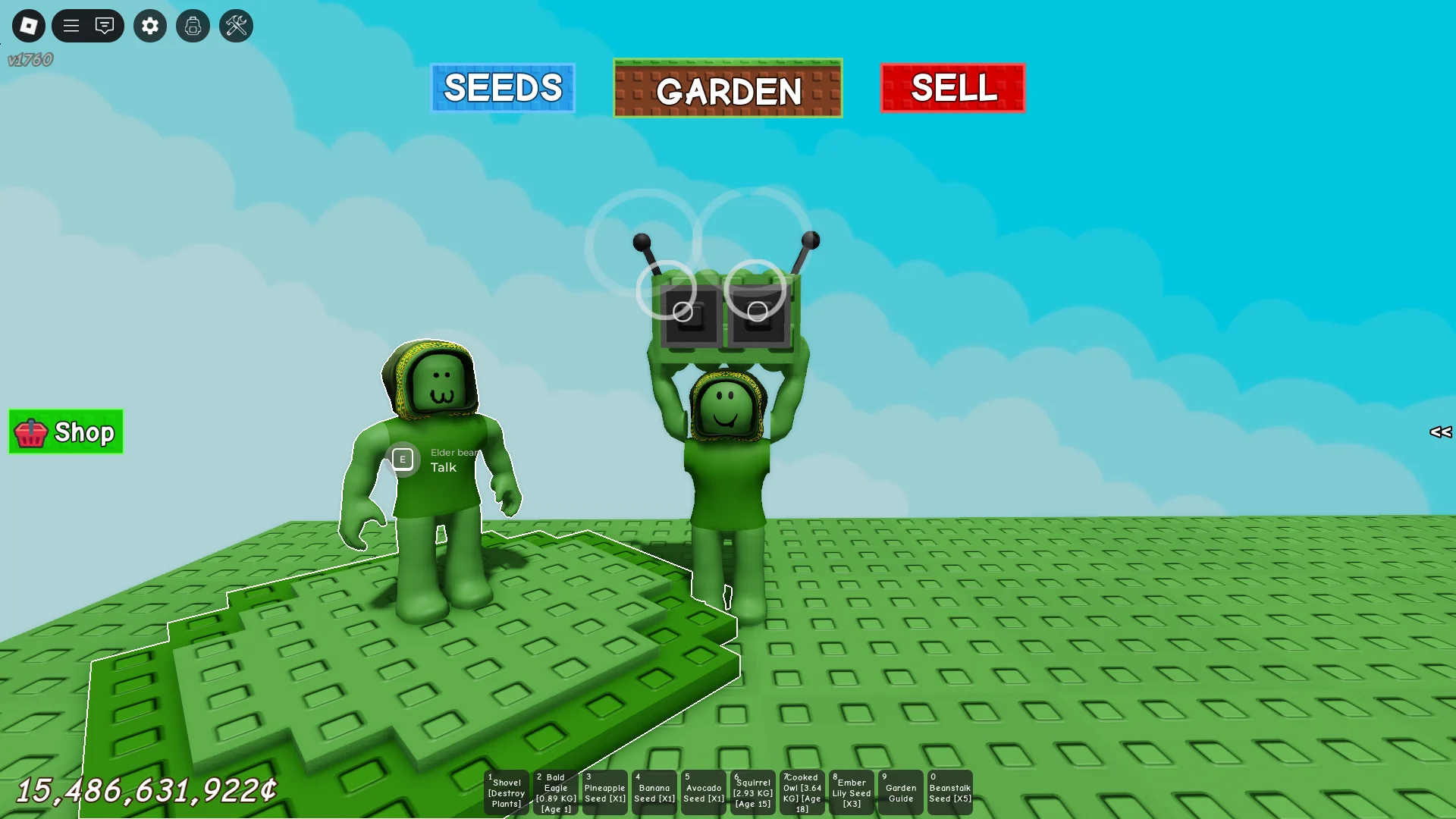Open the settings gear icon
This screenshot has height=819, width=1456.
tap(149, 25)
